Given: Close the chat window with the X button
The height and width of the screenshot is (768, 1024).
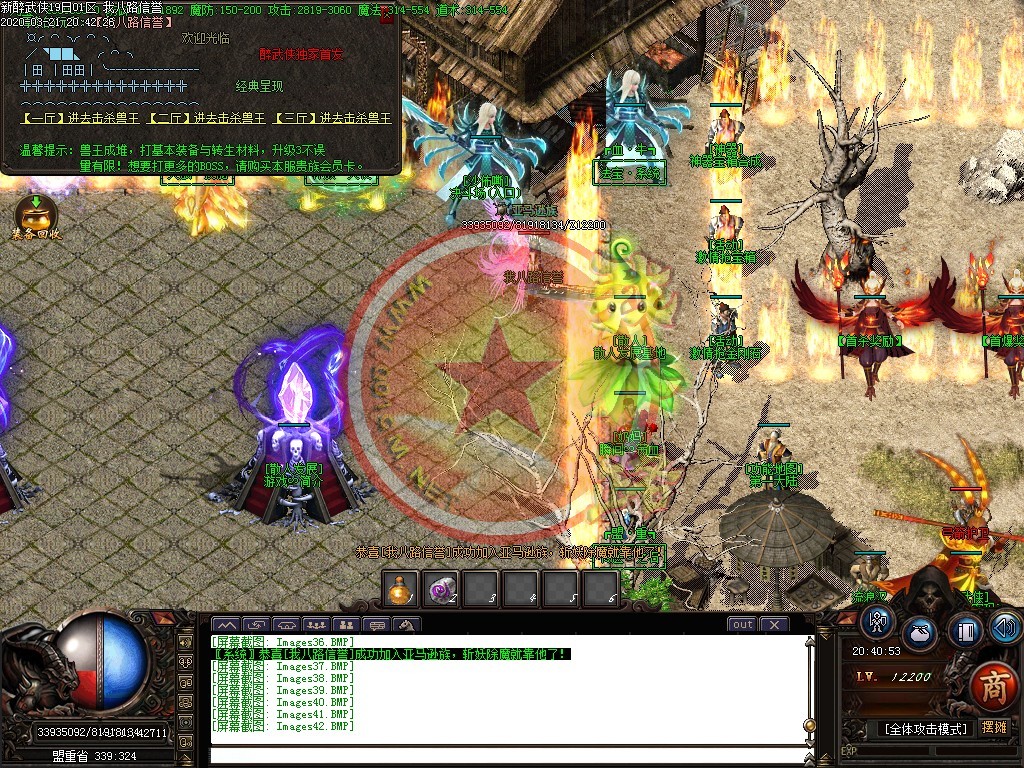Looking at the screenshot, I should point(773,625).
